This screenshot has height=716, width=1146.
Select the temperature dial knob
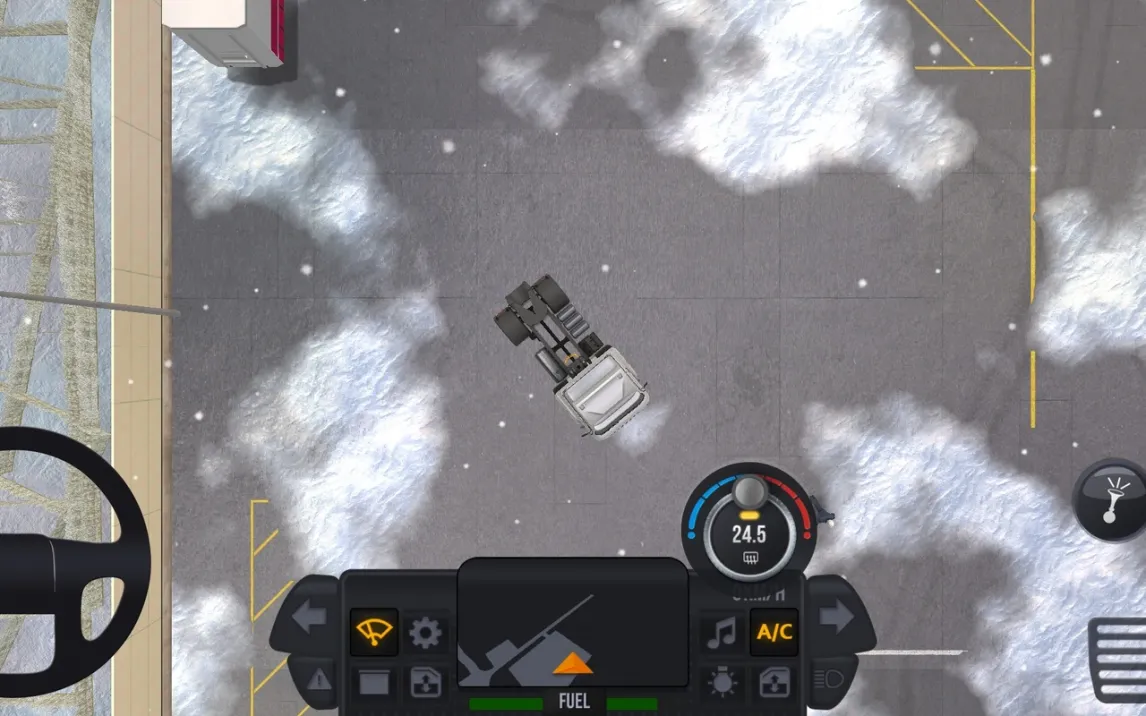[749, 493]
